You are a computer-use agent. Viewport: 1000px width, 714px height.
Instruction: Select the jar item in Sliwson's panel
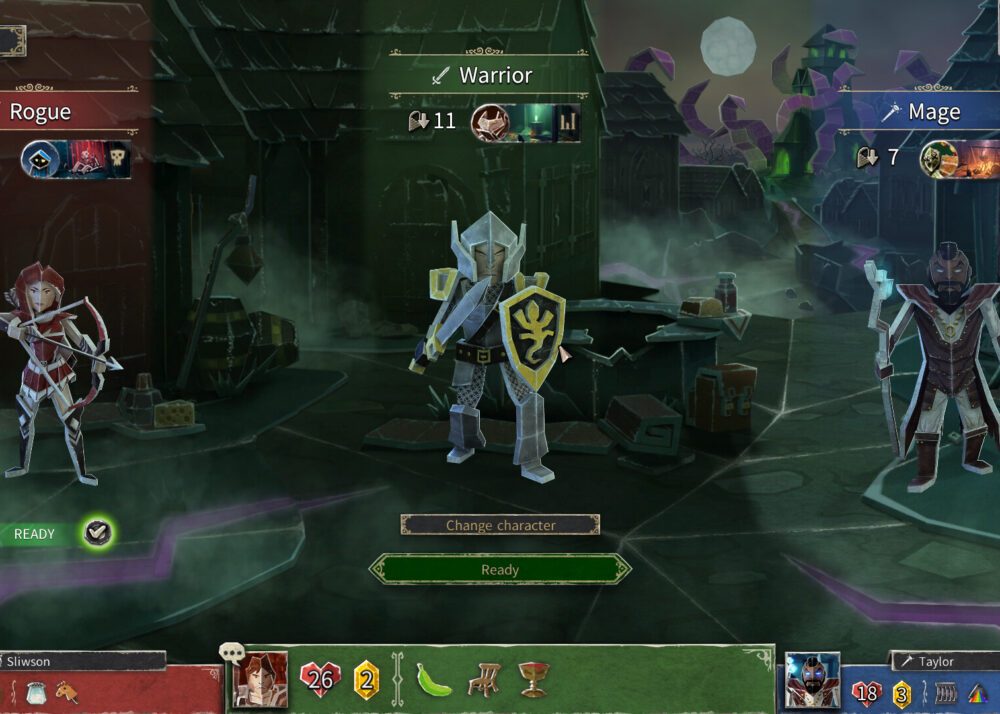[x=34, y=691]
